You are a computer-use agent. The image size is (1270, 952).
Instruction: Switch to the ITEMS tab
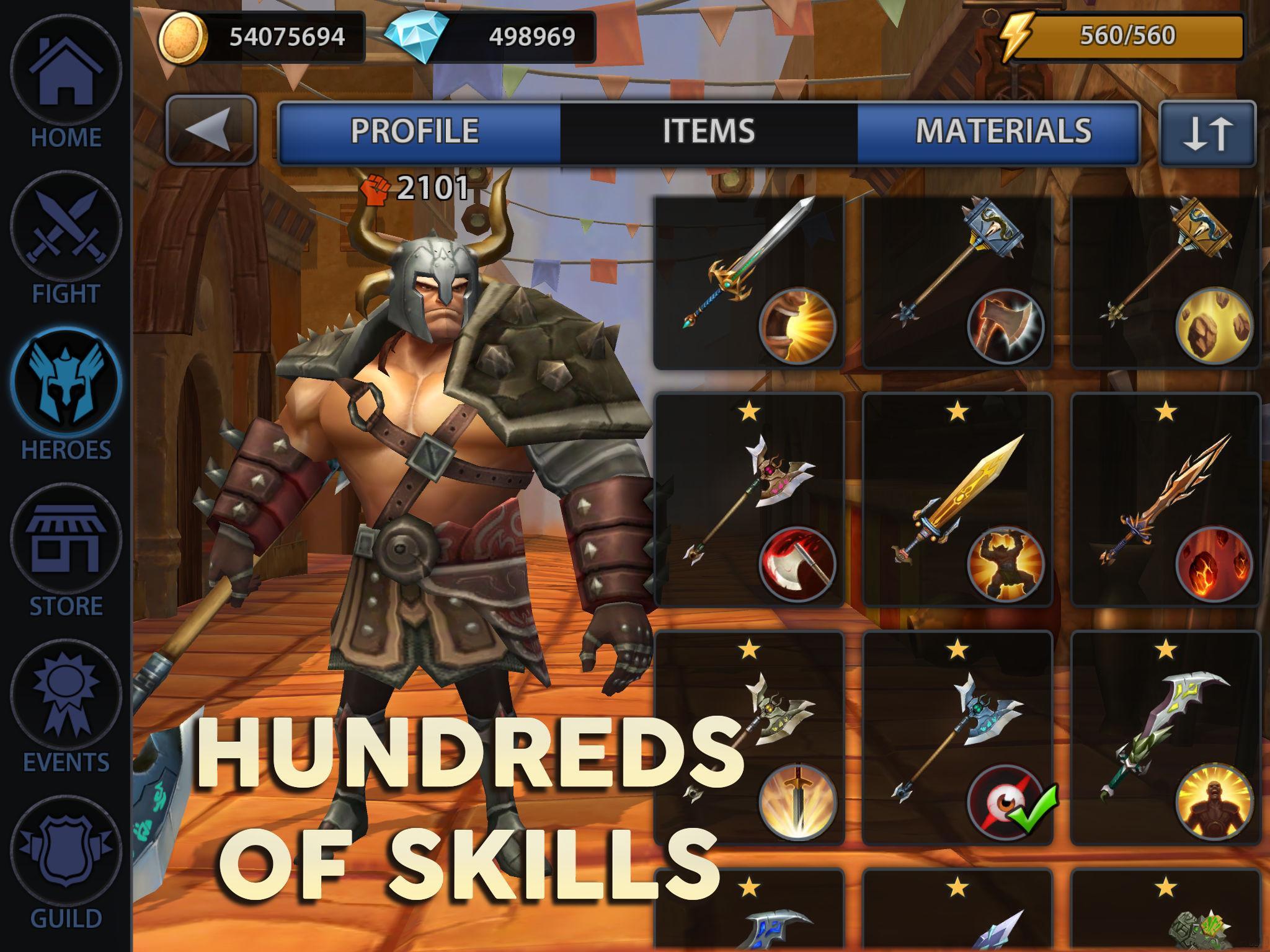(708, 131)
